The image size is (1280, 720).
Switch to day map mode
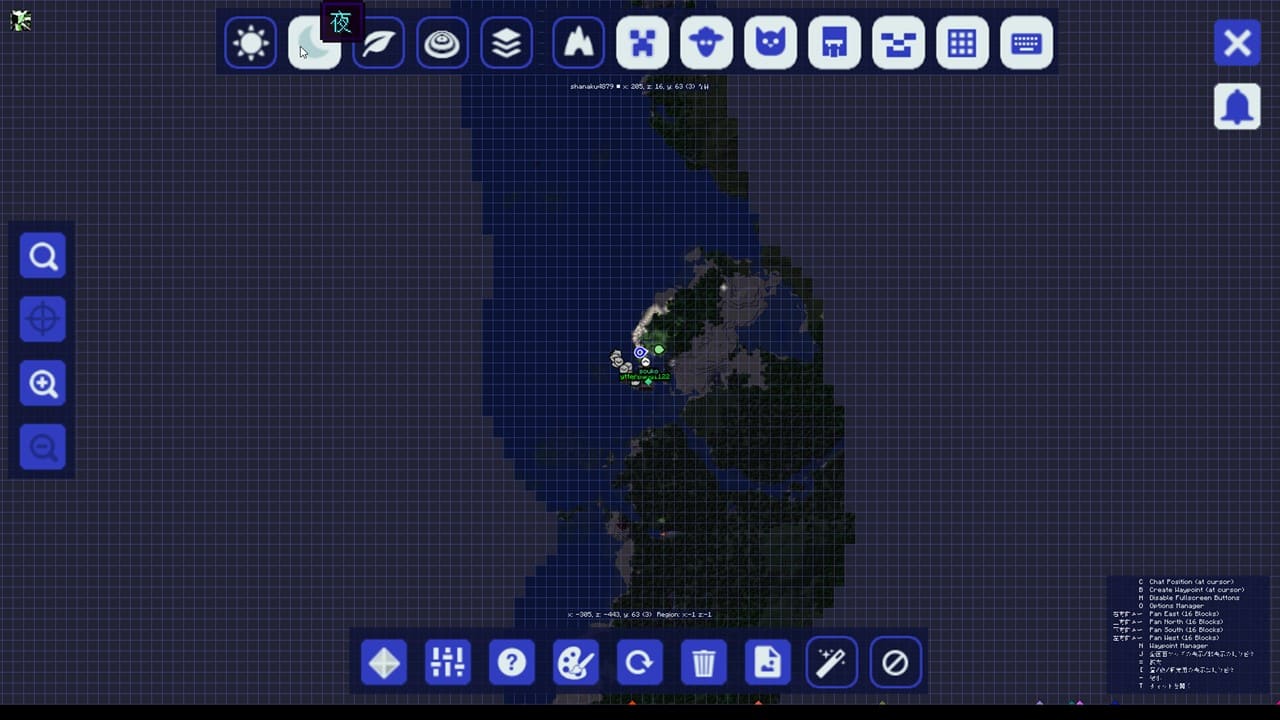(x=250, y=43)
